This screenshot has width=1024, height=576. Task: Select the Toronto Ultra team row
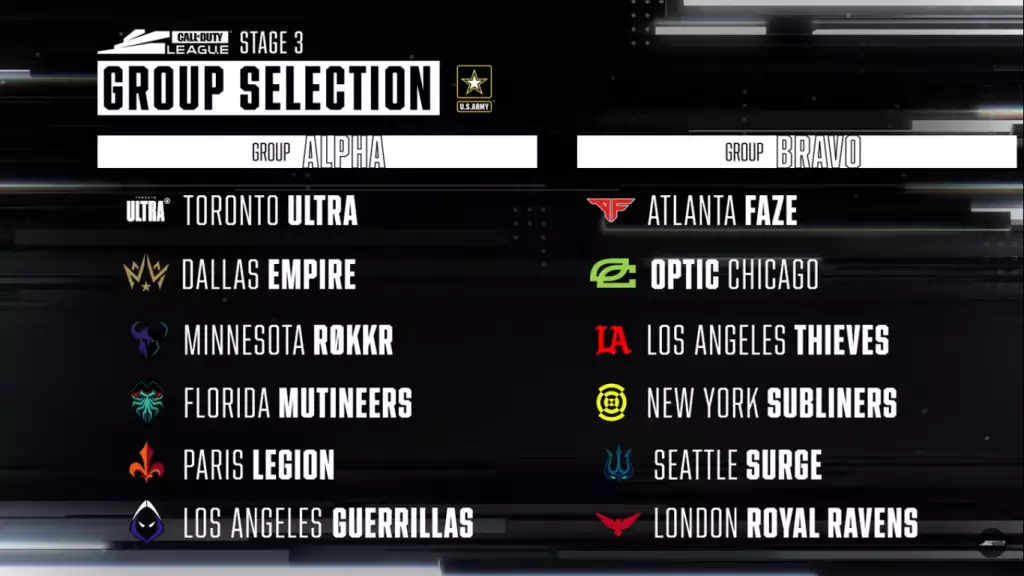(x=270, y=211)
